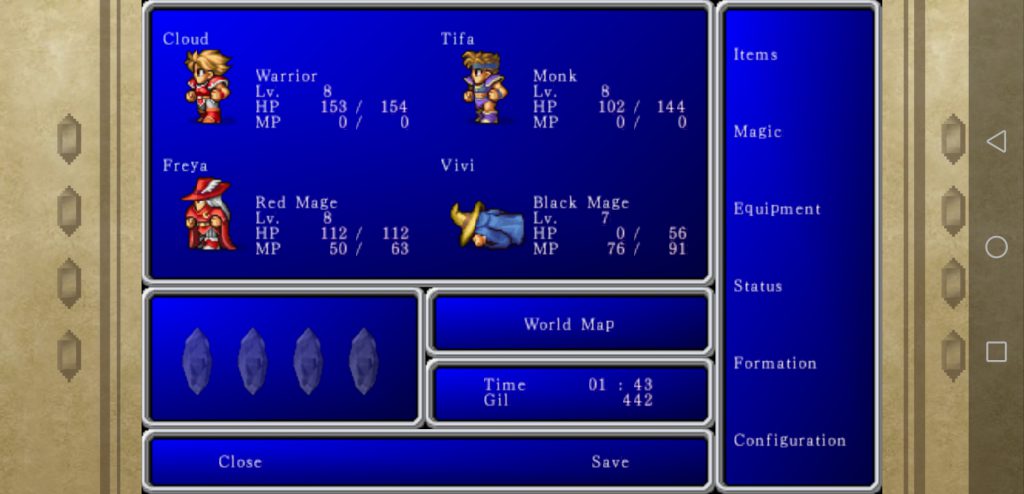Image resolution: width=1024 pixels, height=494 pixels.
Task: Open the Formation menu
Action: coord(775,363)
